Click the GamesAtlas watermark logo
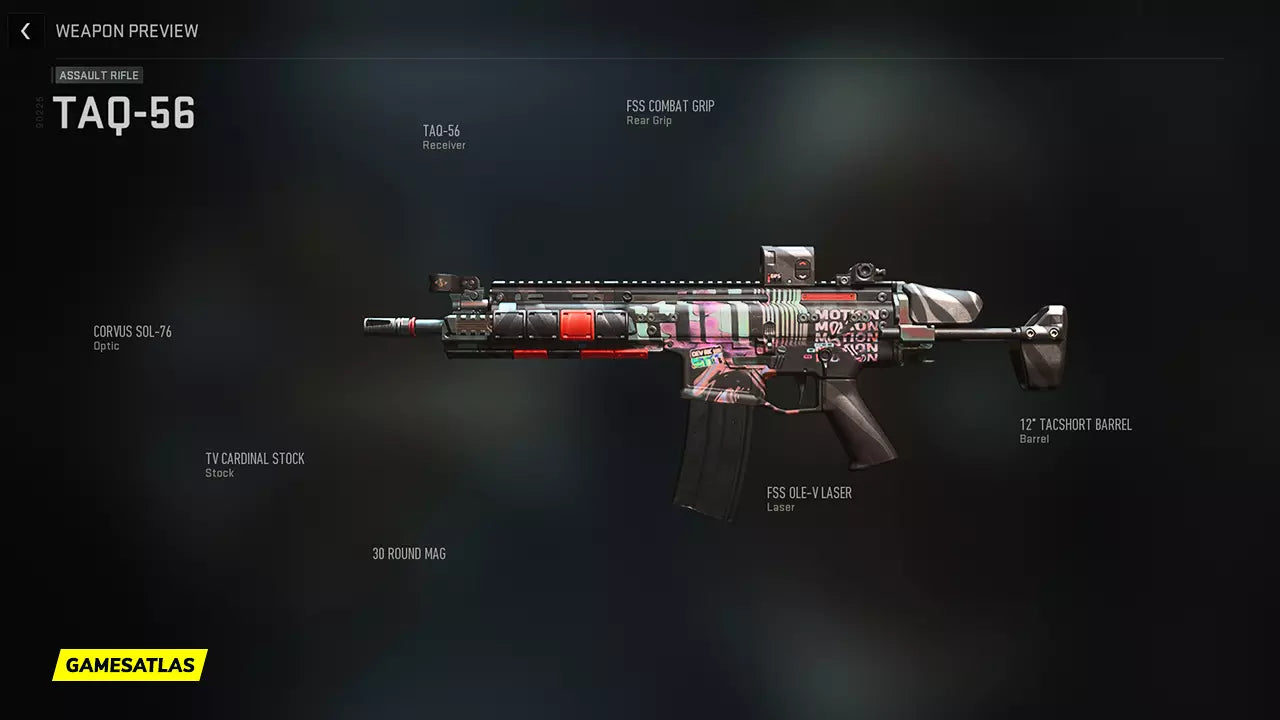1280x720 pixels. [130, 665]
